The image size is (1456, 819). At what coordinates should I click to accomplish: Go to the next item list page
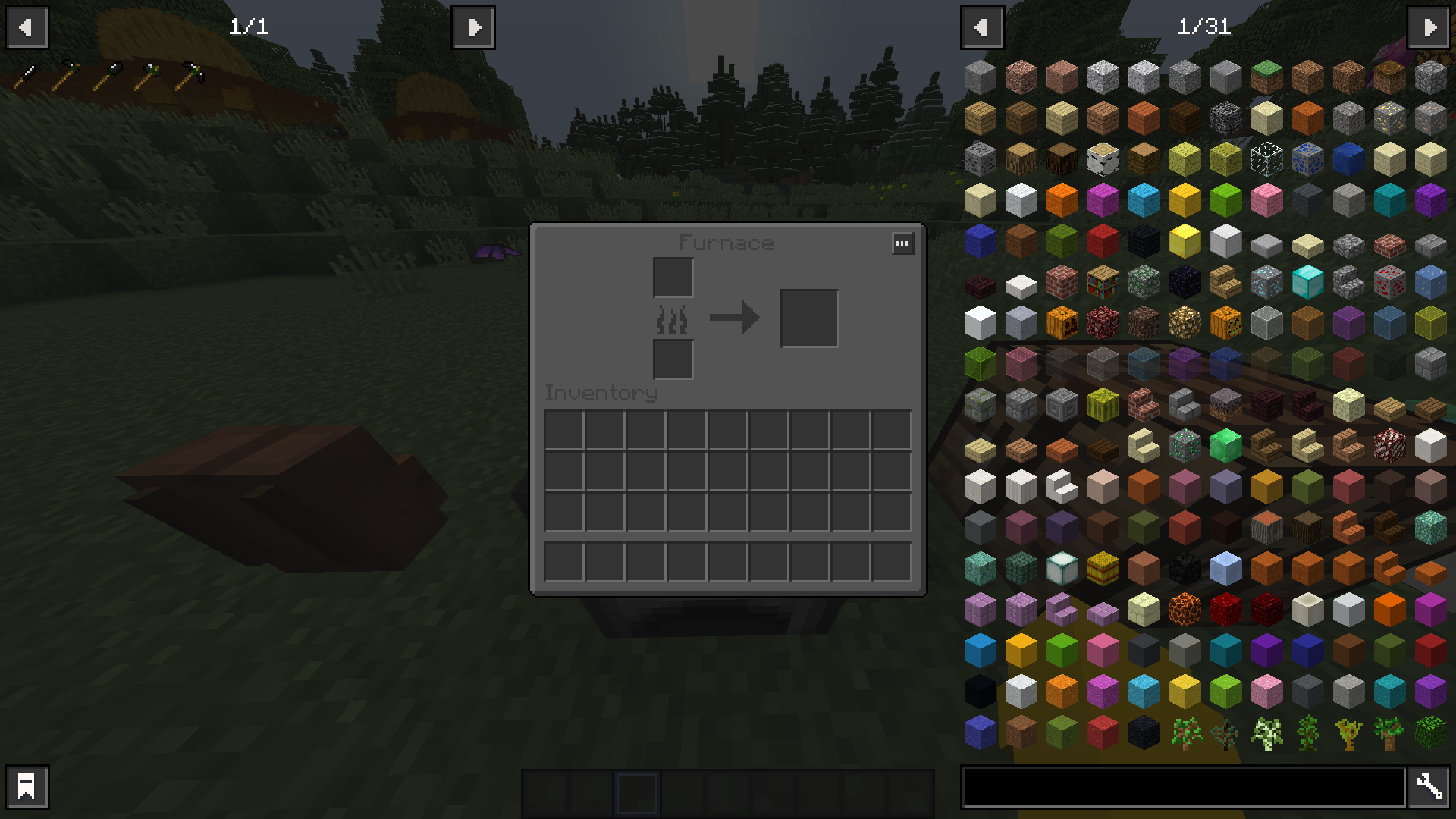pyautogui.click(x=1429, y=27)
